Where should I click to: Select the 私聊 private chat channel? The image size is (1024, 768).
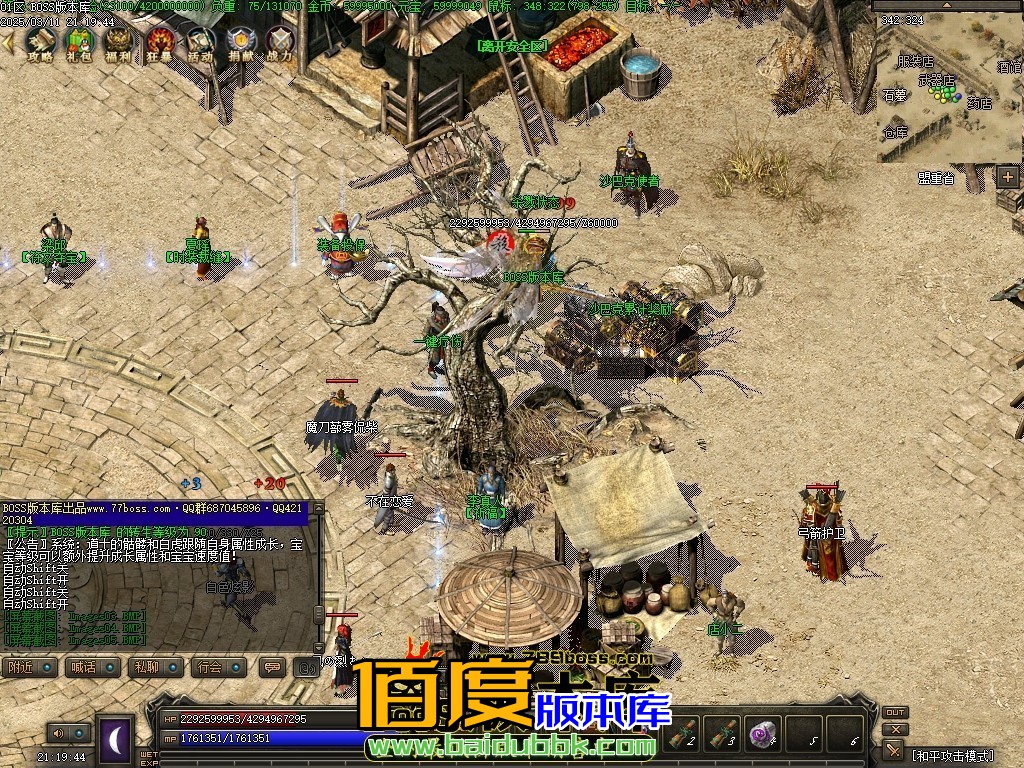[x=156, y=667]
